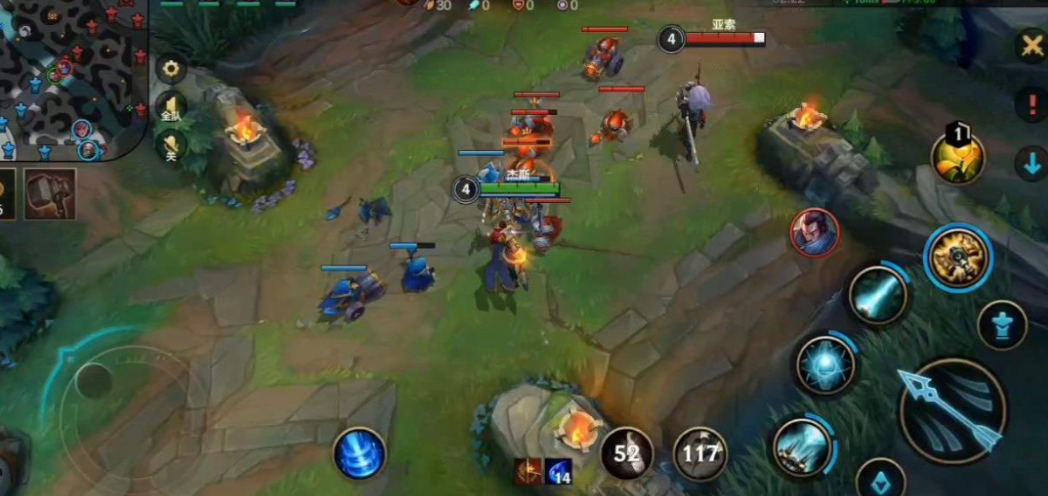The height and width of the screenshot is (496, 1048).
Task: Use the blue recall button
Action: [360, 453]
